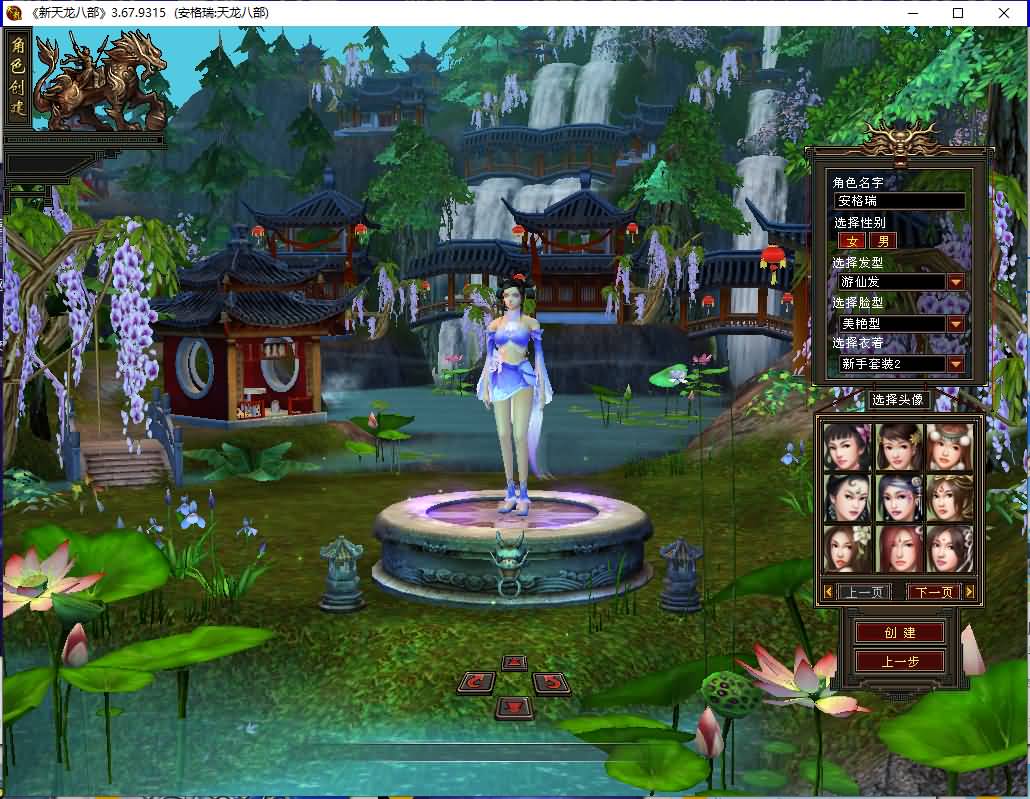Close the game window
The height and width of the screenshot is (799, 1030).
[1004, 13]
